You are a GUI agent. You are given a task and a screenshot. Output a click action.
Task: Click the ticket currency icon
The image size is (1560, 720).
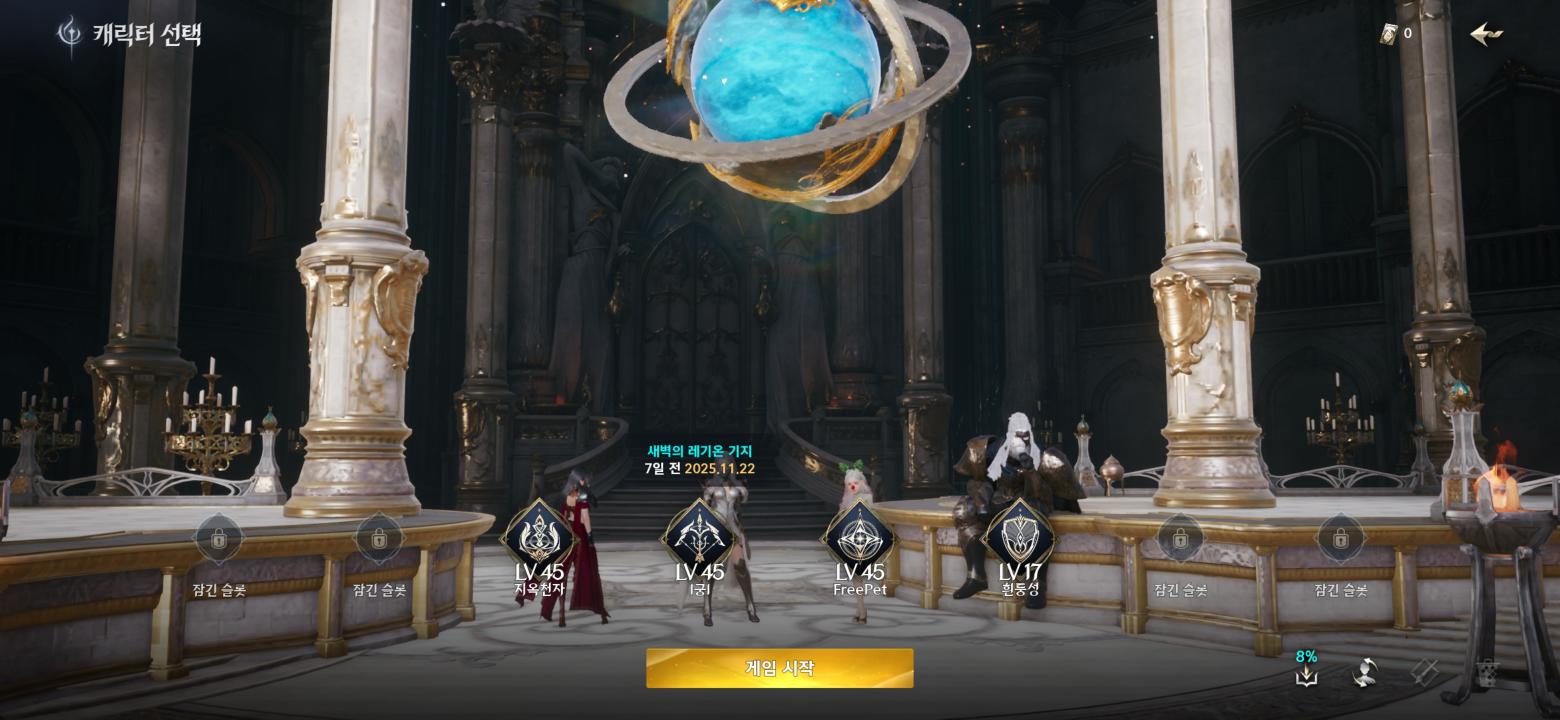[1388, 34]
